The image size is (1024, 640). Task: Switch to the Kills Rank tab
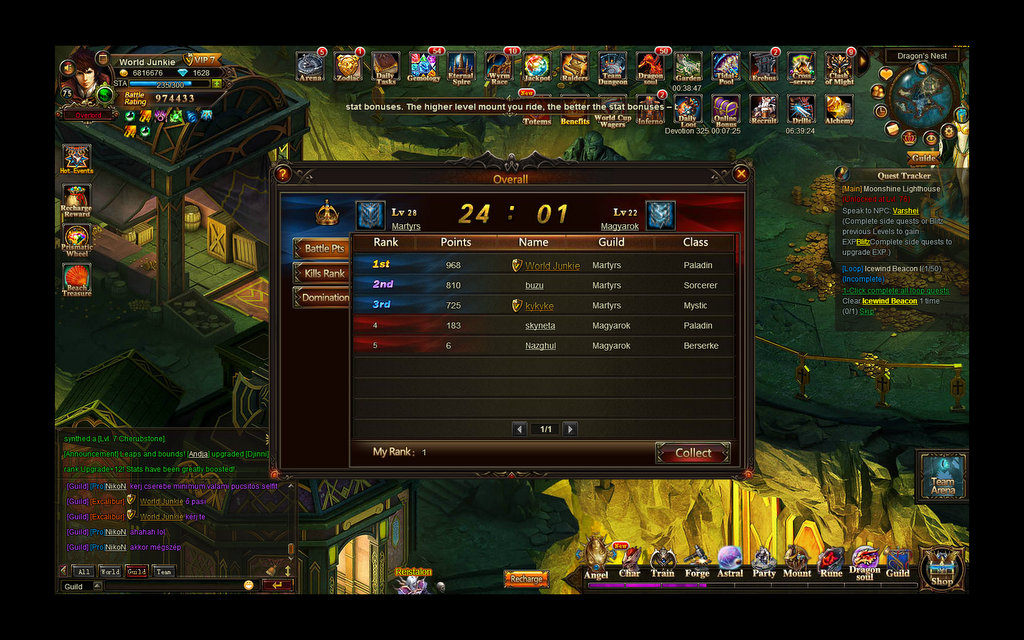321,273
